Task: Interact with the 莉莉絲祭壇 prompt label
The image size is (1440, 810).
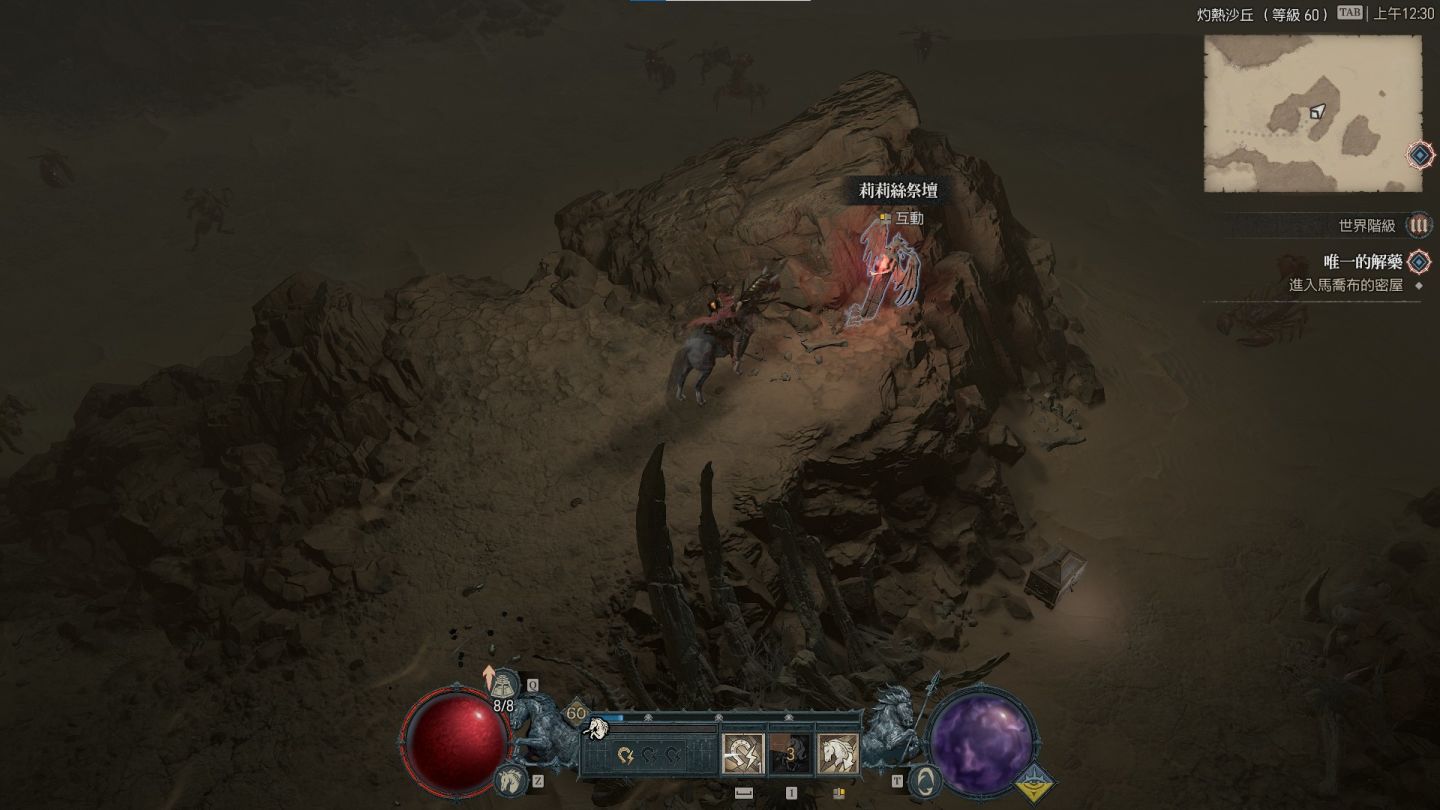Action: 898,190
